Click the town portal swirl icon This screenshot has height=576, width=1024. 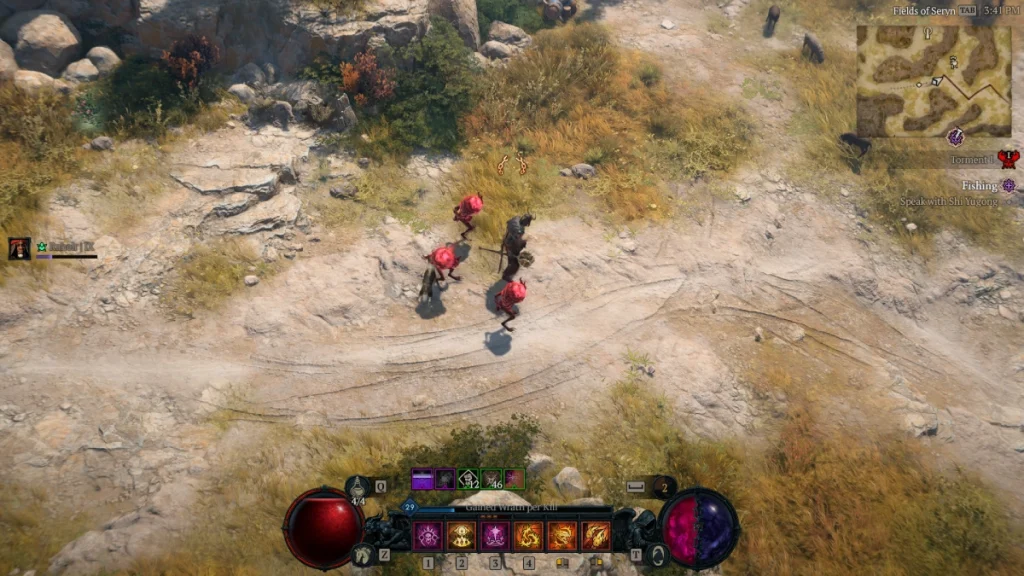(656, 555)
